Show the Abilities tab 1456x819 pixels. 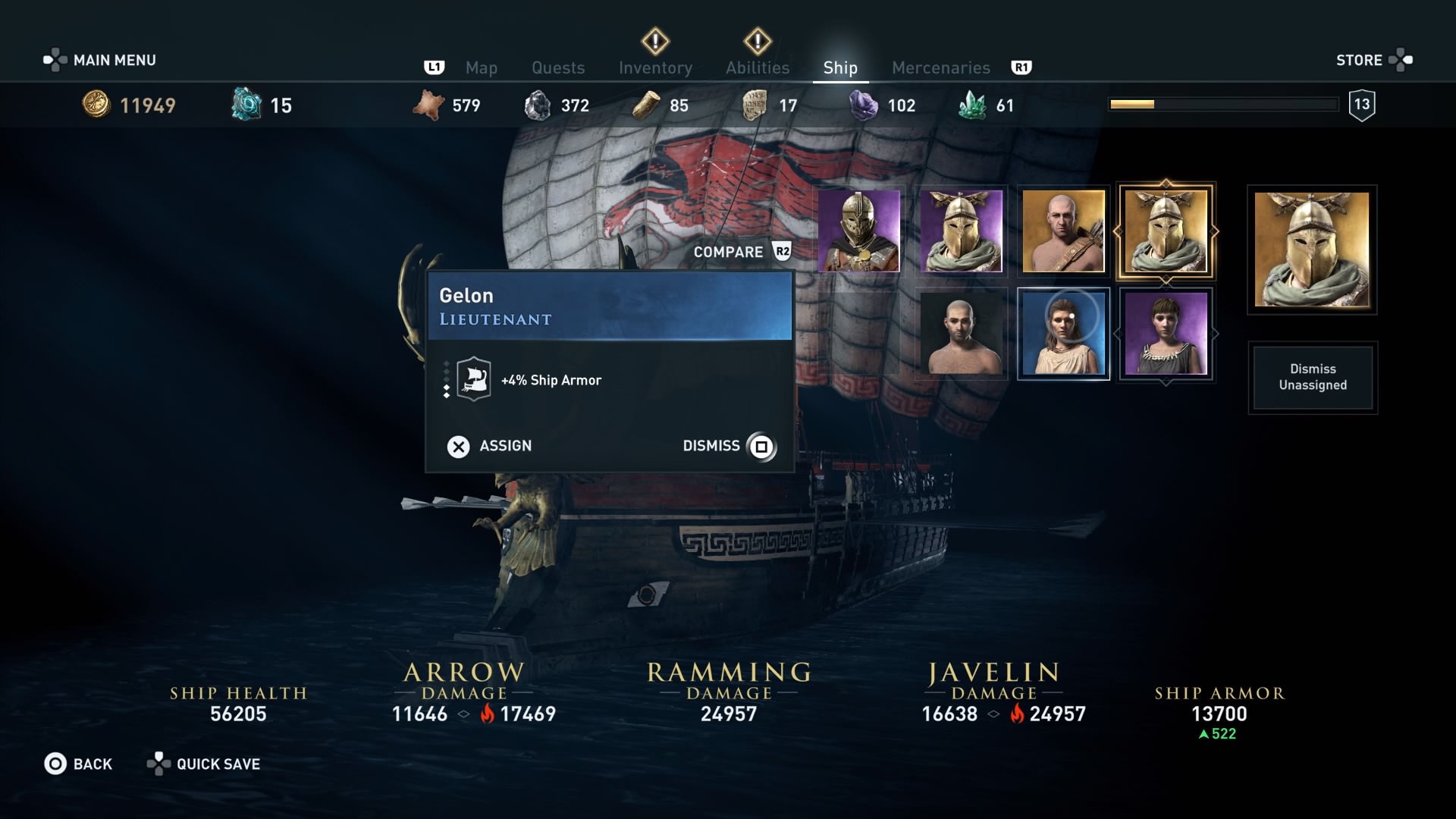click(x=758, y=68)
